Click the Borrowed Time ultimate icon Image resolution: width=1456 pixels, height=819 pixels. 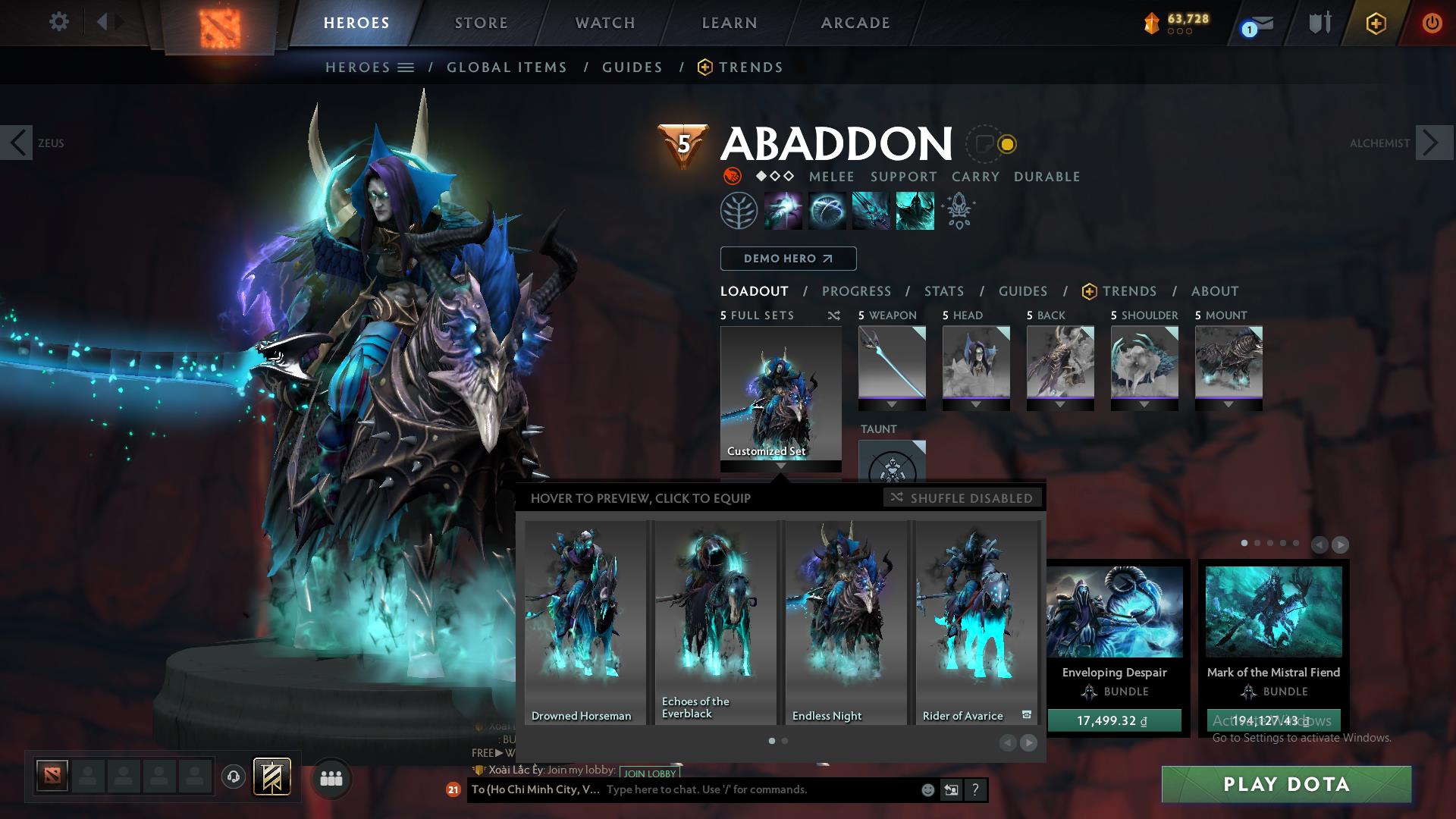[x=914, y=210]
